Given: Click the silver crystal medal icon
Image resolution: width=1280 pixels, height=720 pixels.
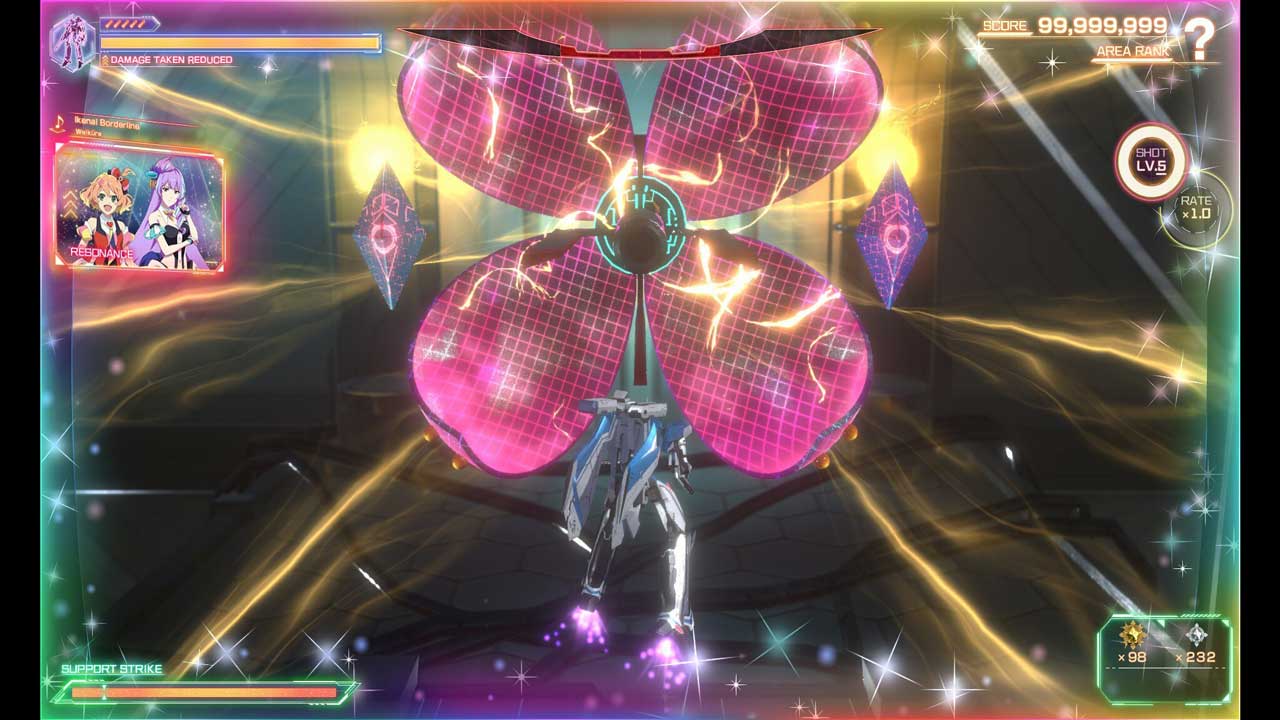Looking at the screenshot, I should (x=1195, y=634).
